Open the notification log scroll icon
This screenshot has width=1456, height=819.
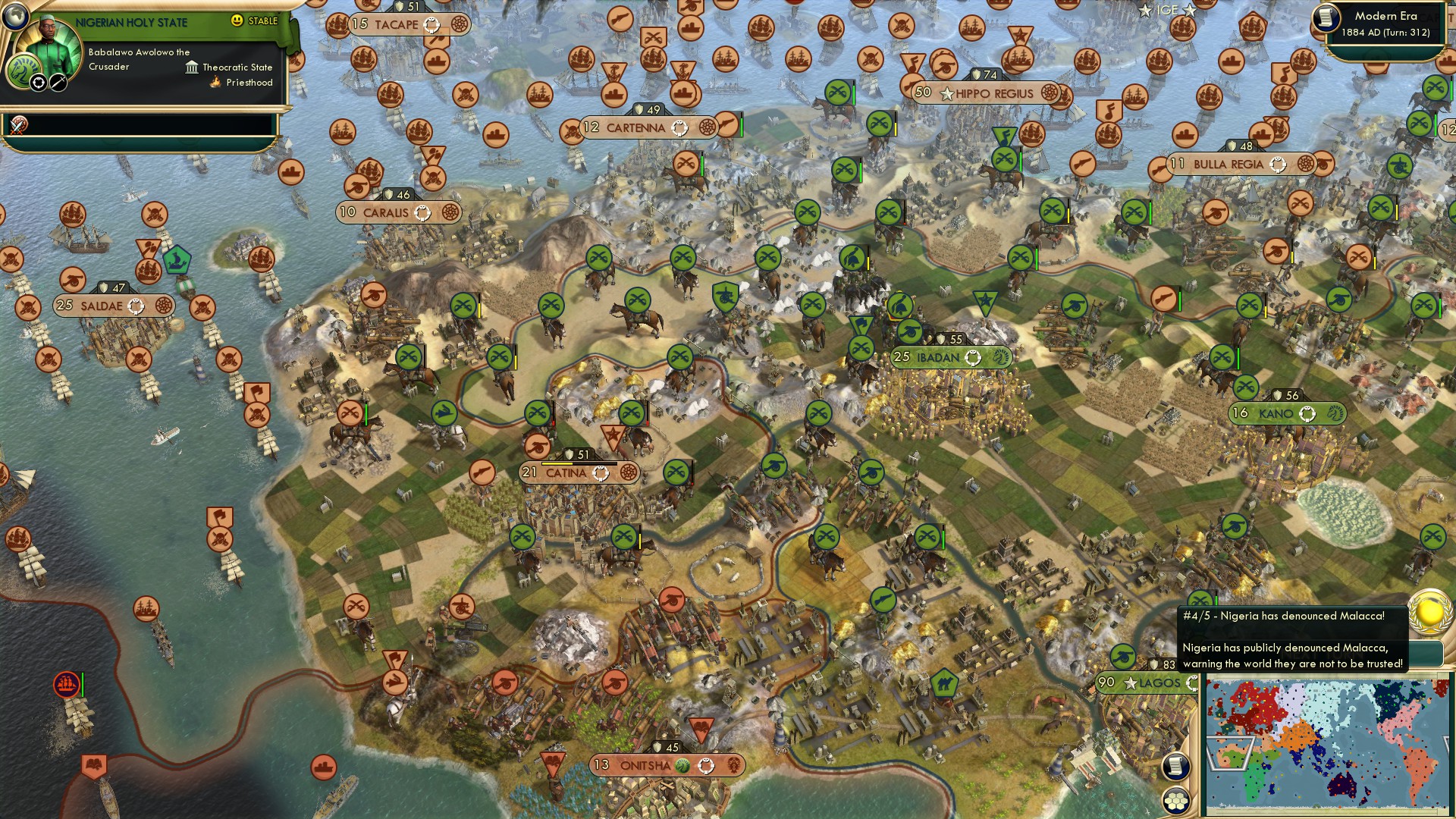pyautogui.click(x=1176, y=767)
